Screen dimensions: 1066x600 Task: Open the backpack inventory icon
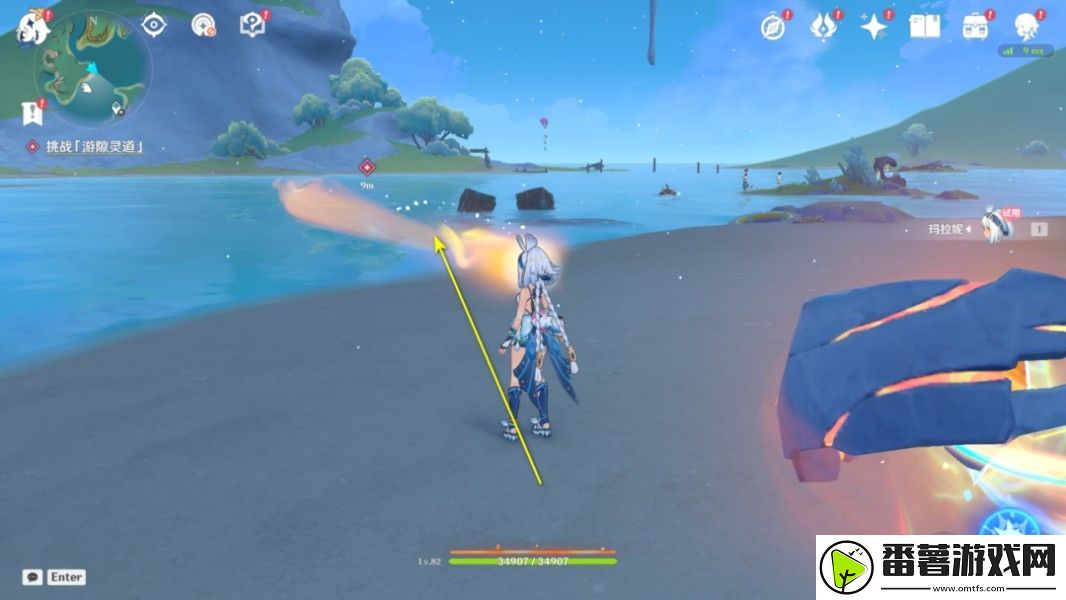pos(975,27)
